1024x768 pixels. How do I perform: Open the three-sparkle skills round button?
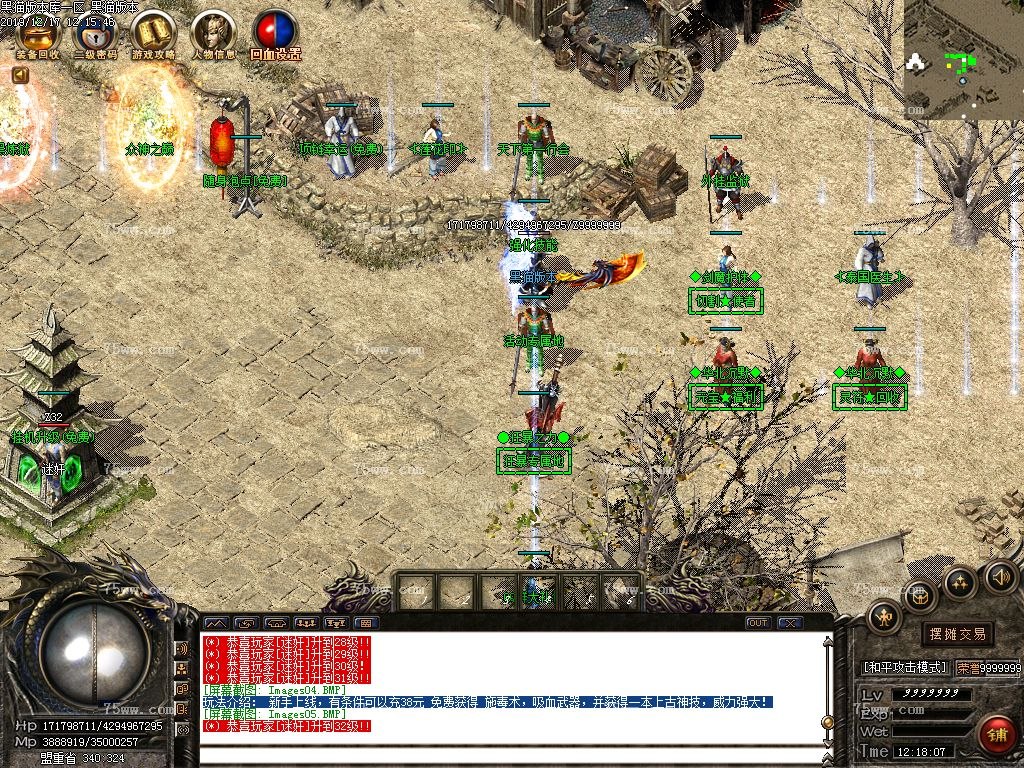960,582
